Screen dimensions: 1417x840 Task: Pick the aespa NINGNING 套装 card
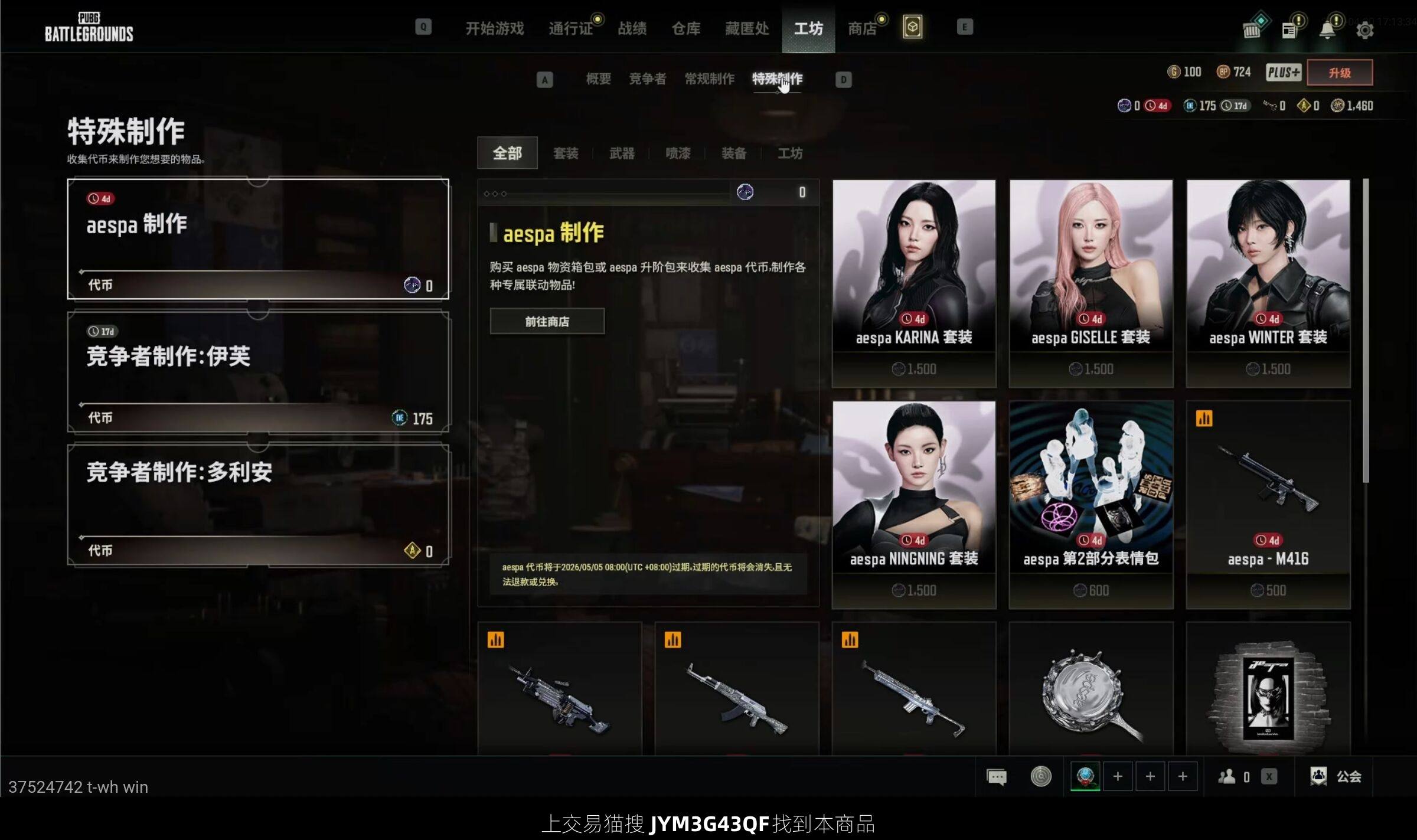point(914,505)
